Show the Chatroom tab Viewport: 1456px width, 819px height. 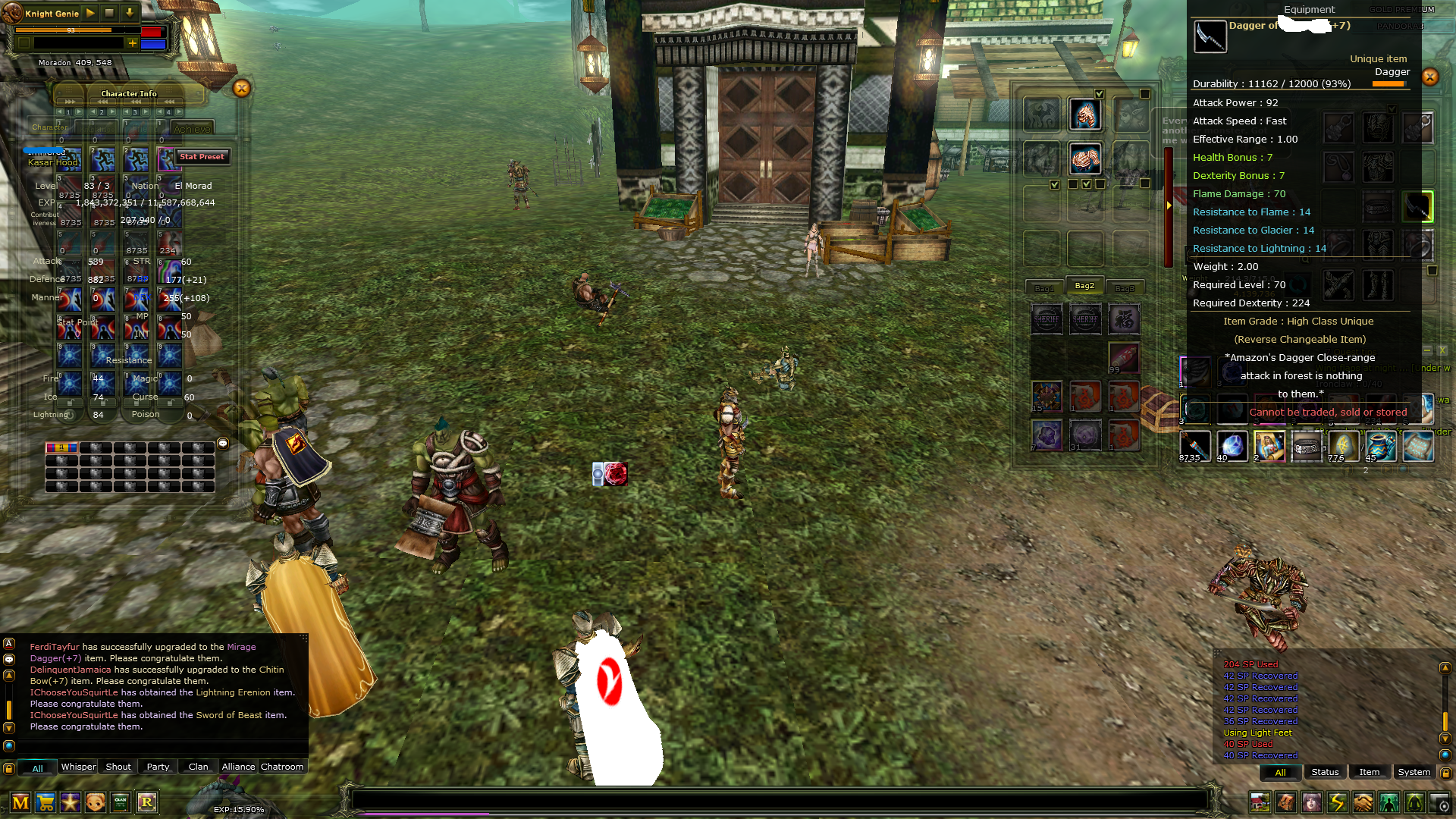click(282, 767)
